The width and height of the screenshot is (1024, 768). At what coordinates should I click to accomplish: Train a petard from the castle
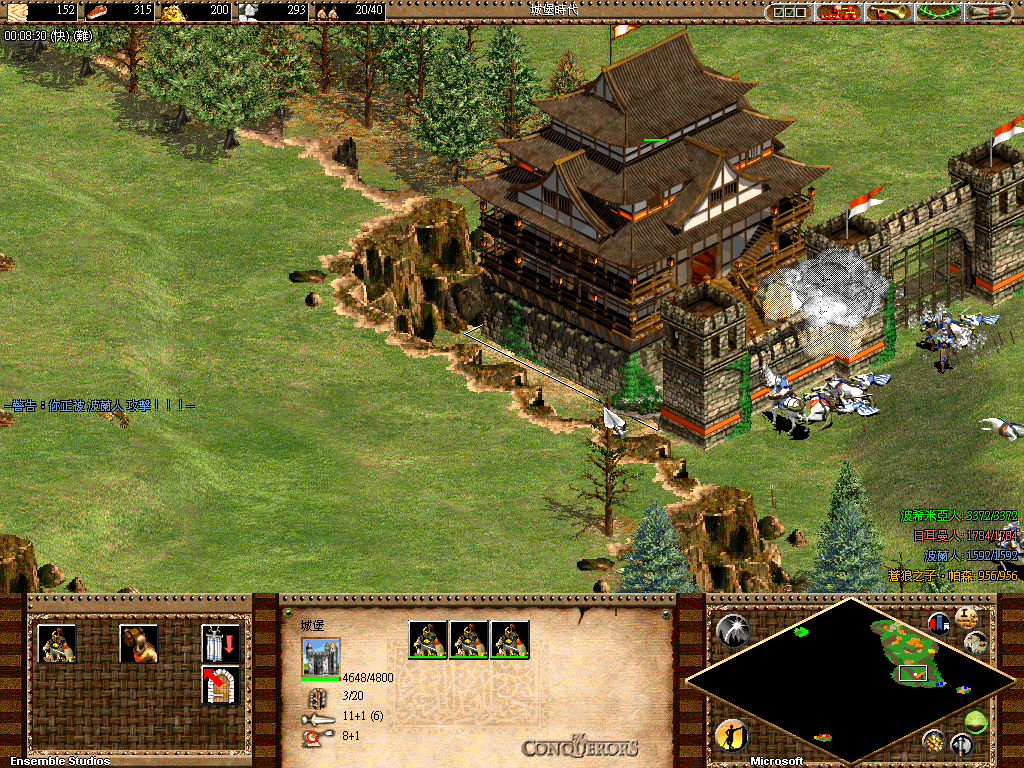[x=138, y=643]
